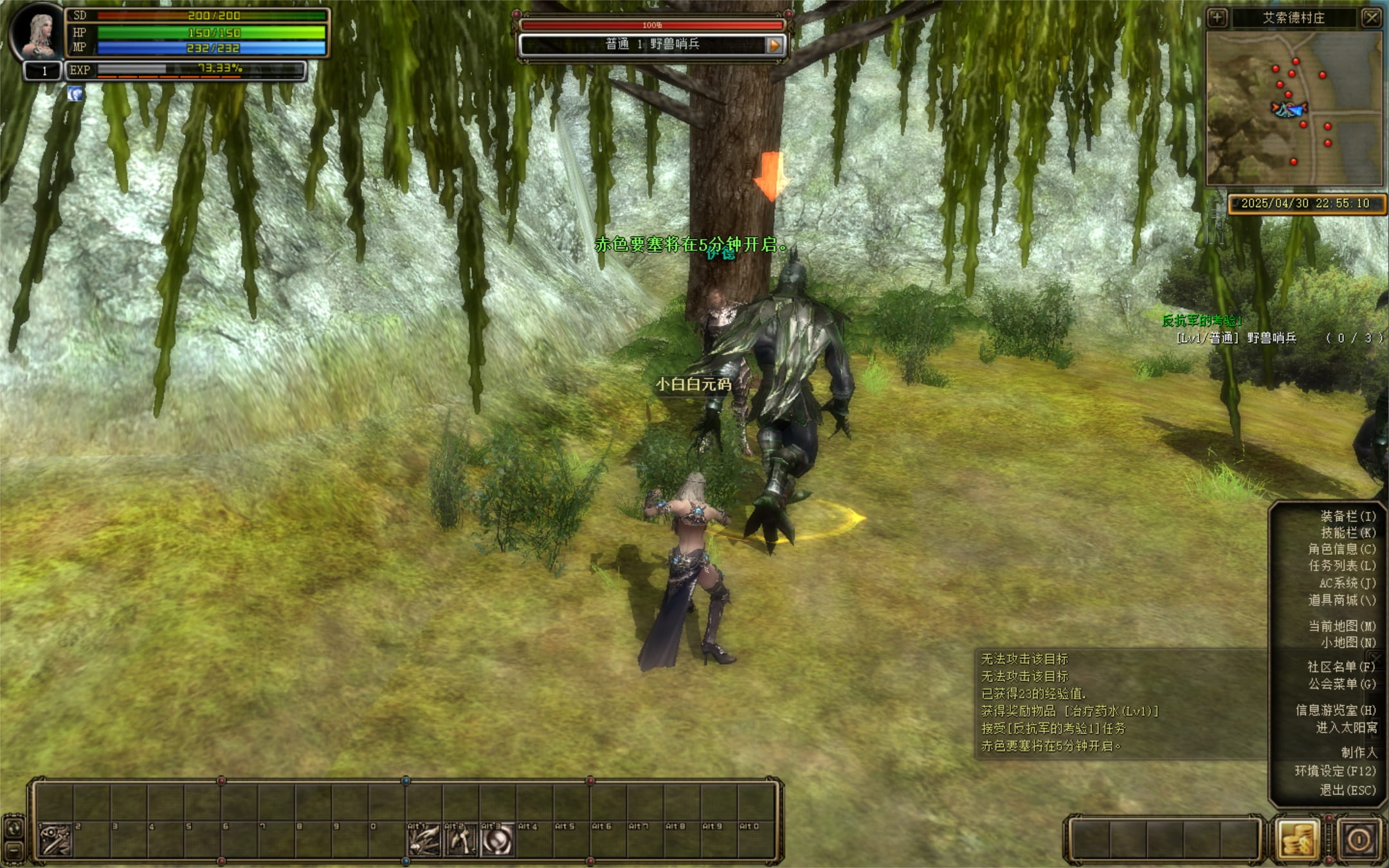Open the AC系统(J) menu entry
This screenshot has width=1389, height=868.
[1347, 583]
